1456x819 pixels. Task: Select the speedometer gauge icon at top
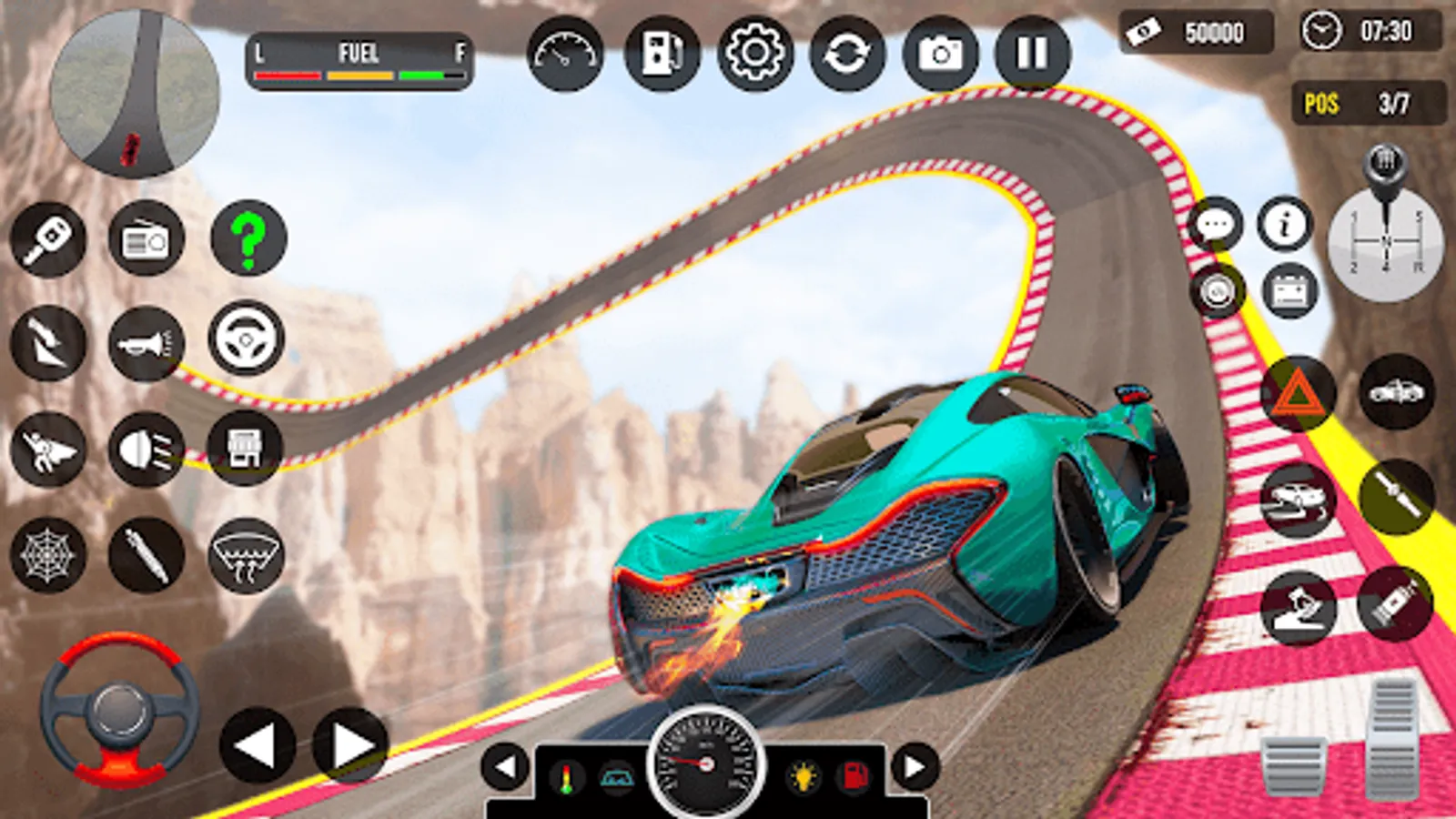(565, 55)
